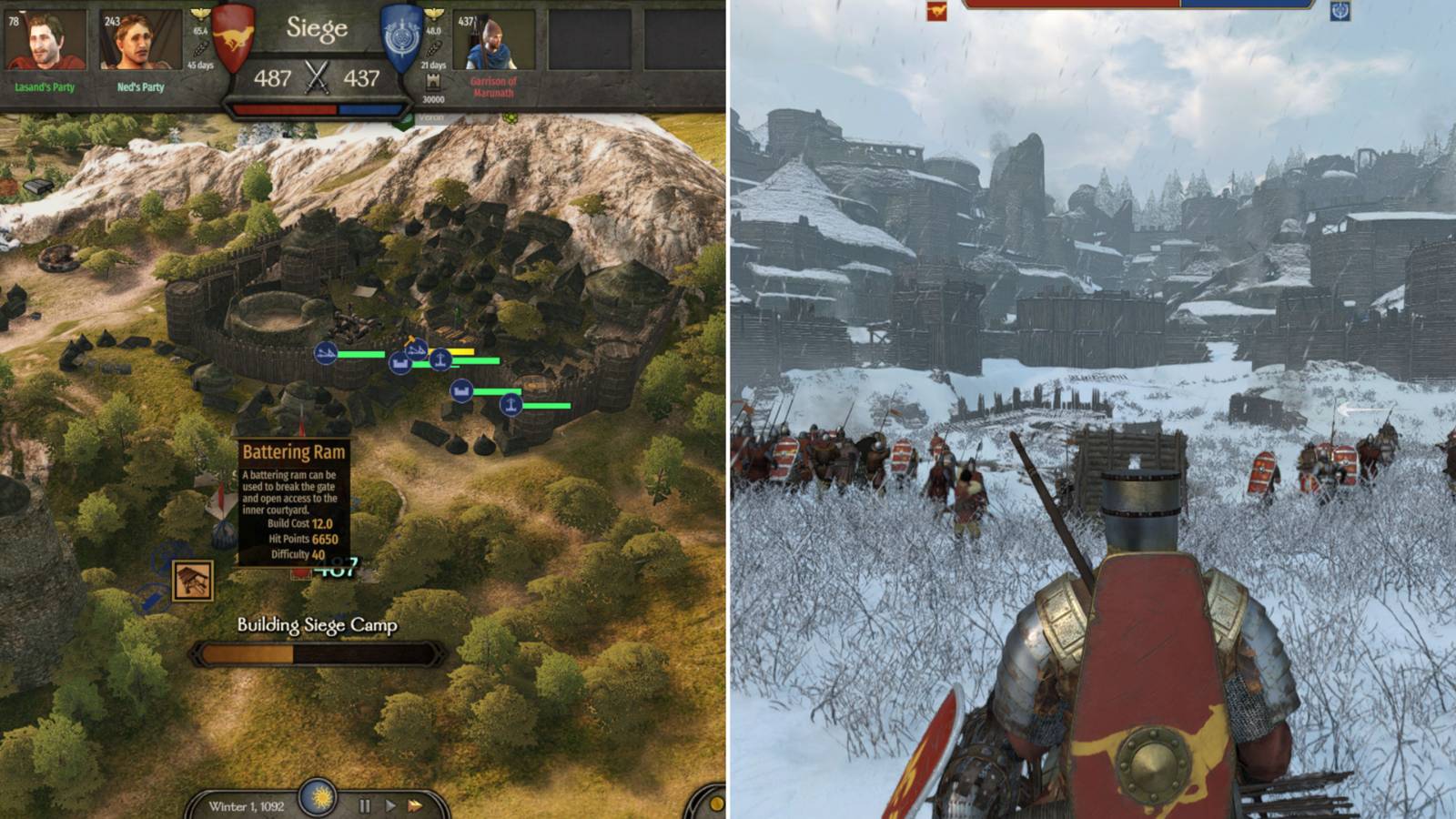Click the wall section icon on the lower rampart
The width and height of the screenshot is (1456, 819).
pyautogui.click(x=461, y=389)
